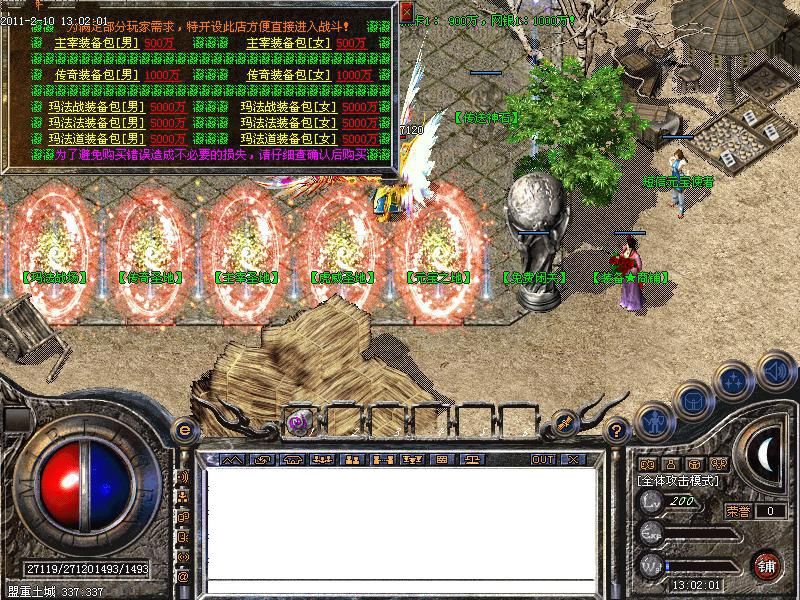The width and height of the screenshot is (800, 600).
Task: Open the red 铺 shop button
Action: pyautogui.click(x=767, y=565)
